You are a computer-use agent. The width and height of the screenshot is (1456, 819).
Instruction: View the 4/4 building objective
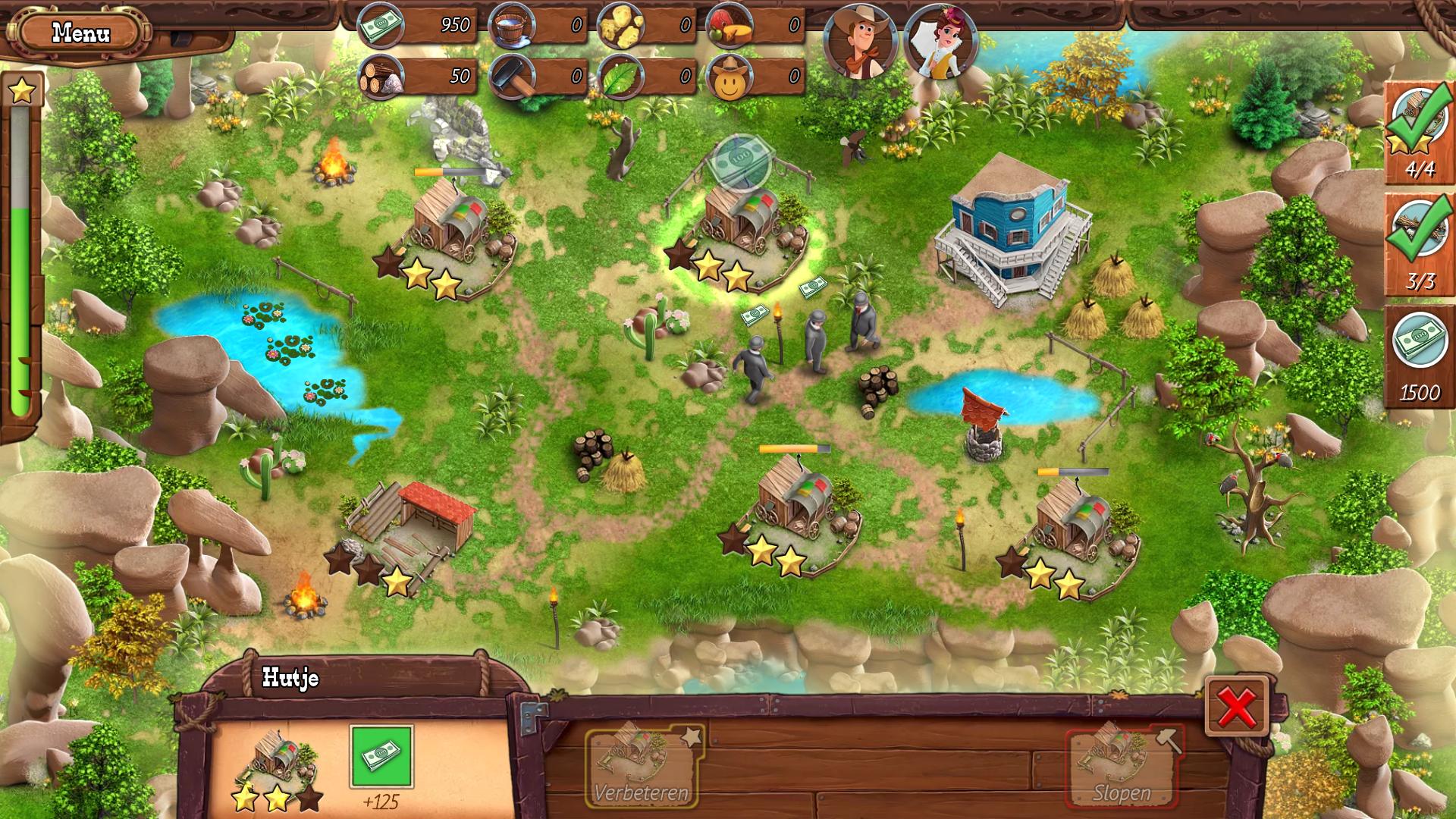coord(1419,133)
